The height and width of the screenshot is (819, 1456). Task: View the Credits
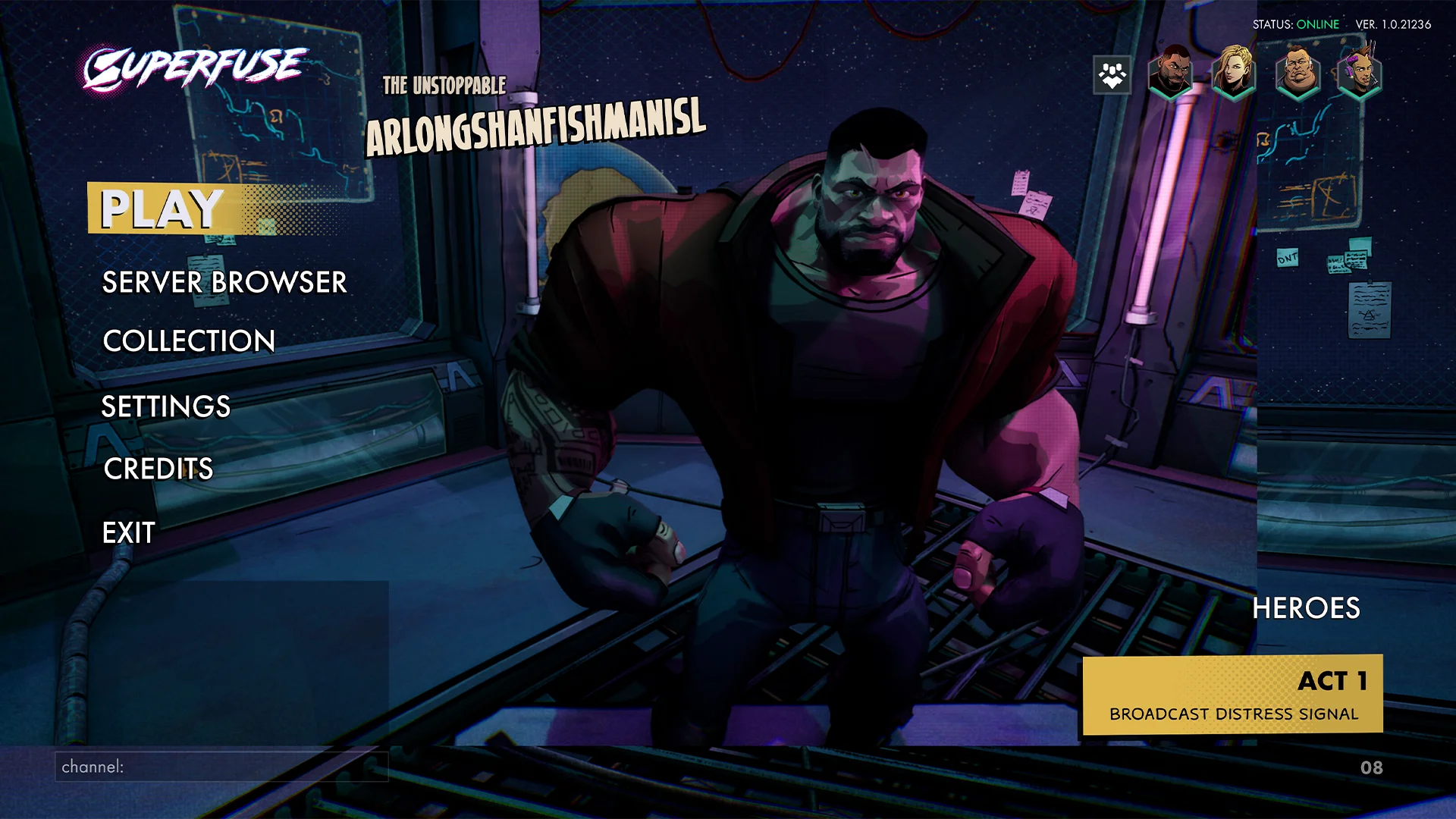(x=158, y=469)
